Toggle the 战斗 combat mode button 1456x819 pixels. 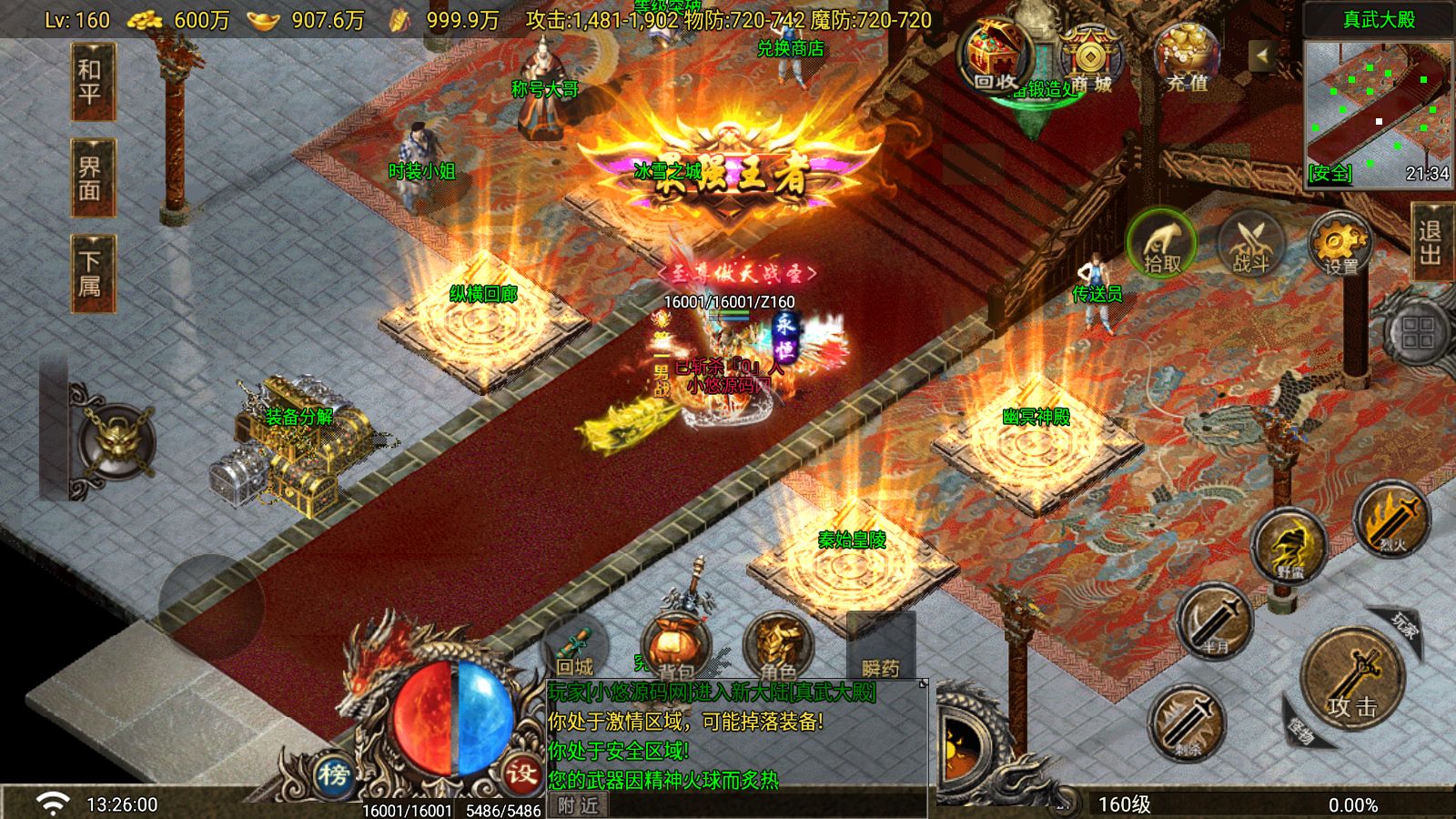click(x=1251, y=245)
